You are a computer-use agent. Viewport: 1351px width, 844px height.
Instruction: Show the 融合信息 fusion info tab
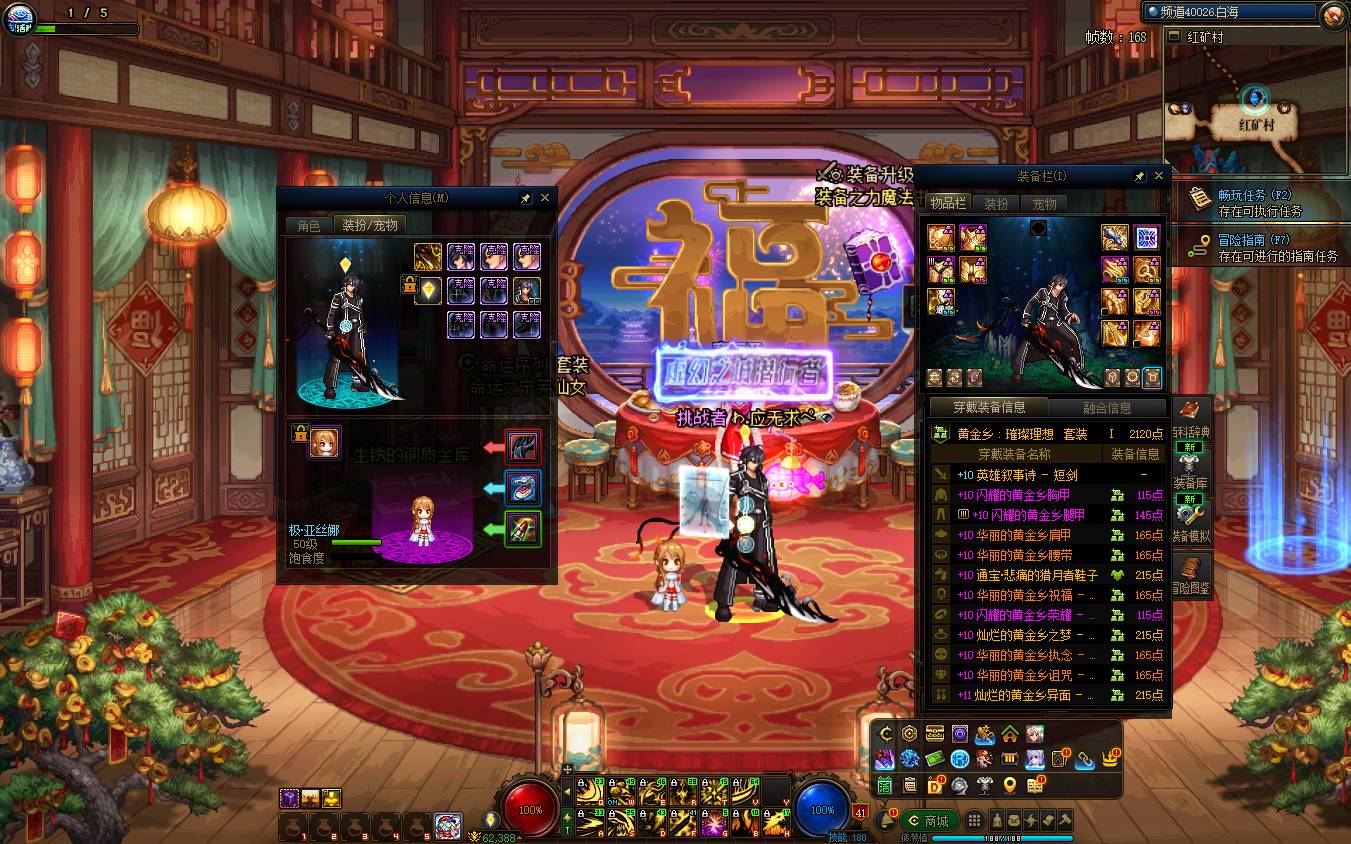1107,408
